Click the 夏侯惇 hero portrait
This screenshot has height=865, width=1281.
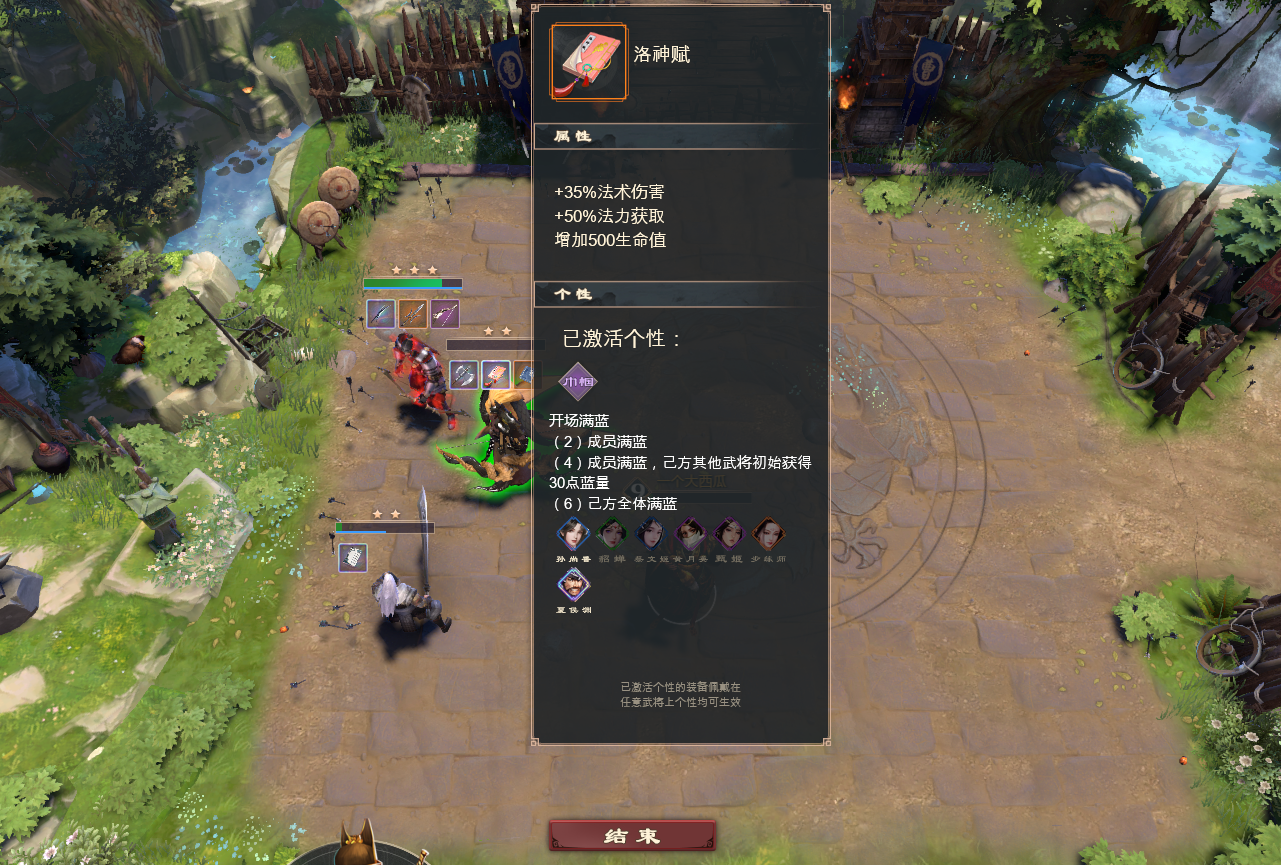(573, 584)
